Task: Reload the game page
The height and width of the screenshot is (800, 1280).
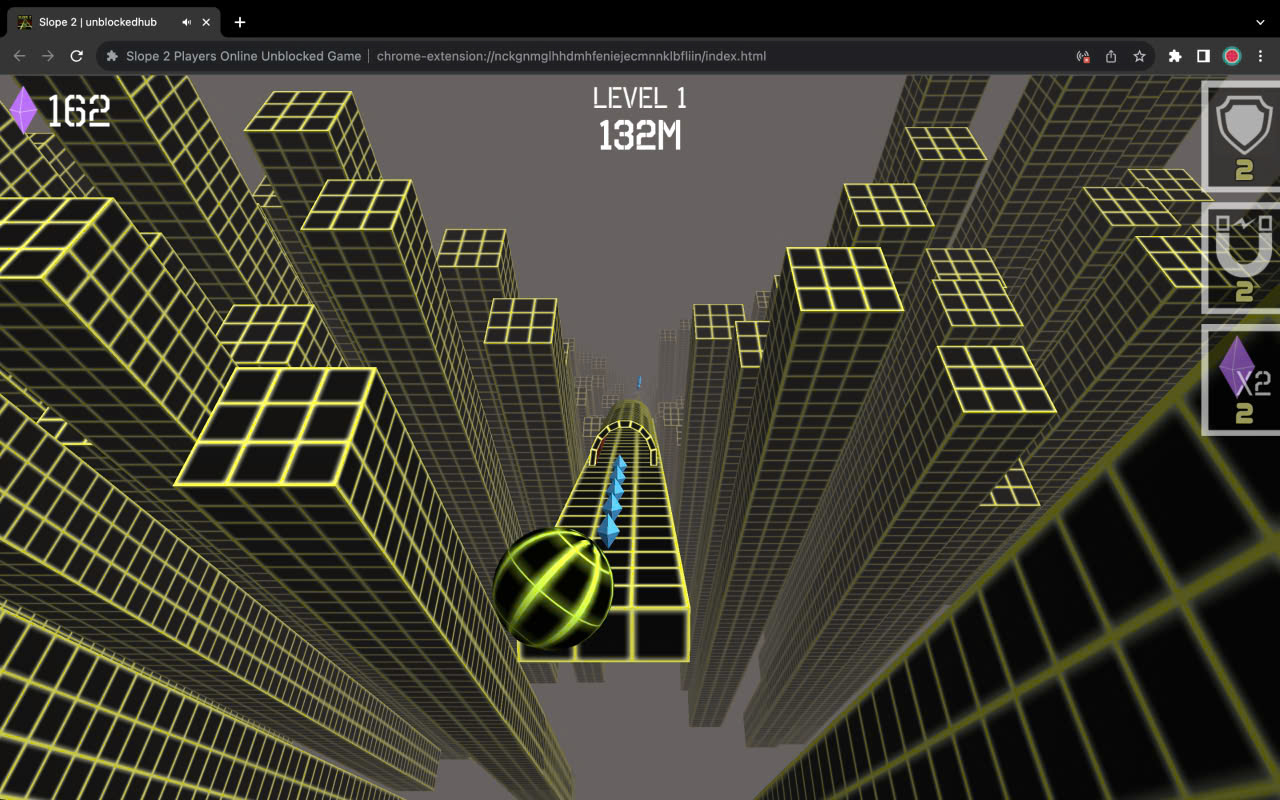Action: coord(77,57)
